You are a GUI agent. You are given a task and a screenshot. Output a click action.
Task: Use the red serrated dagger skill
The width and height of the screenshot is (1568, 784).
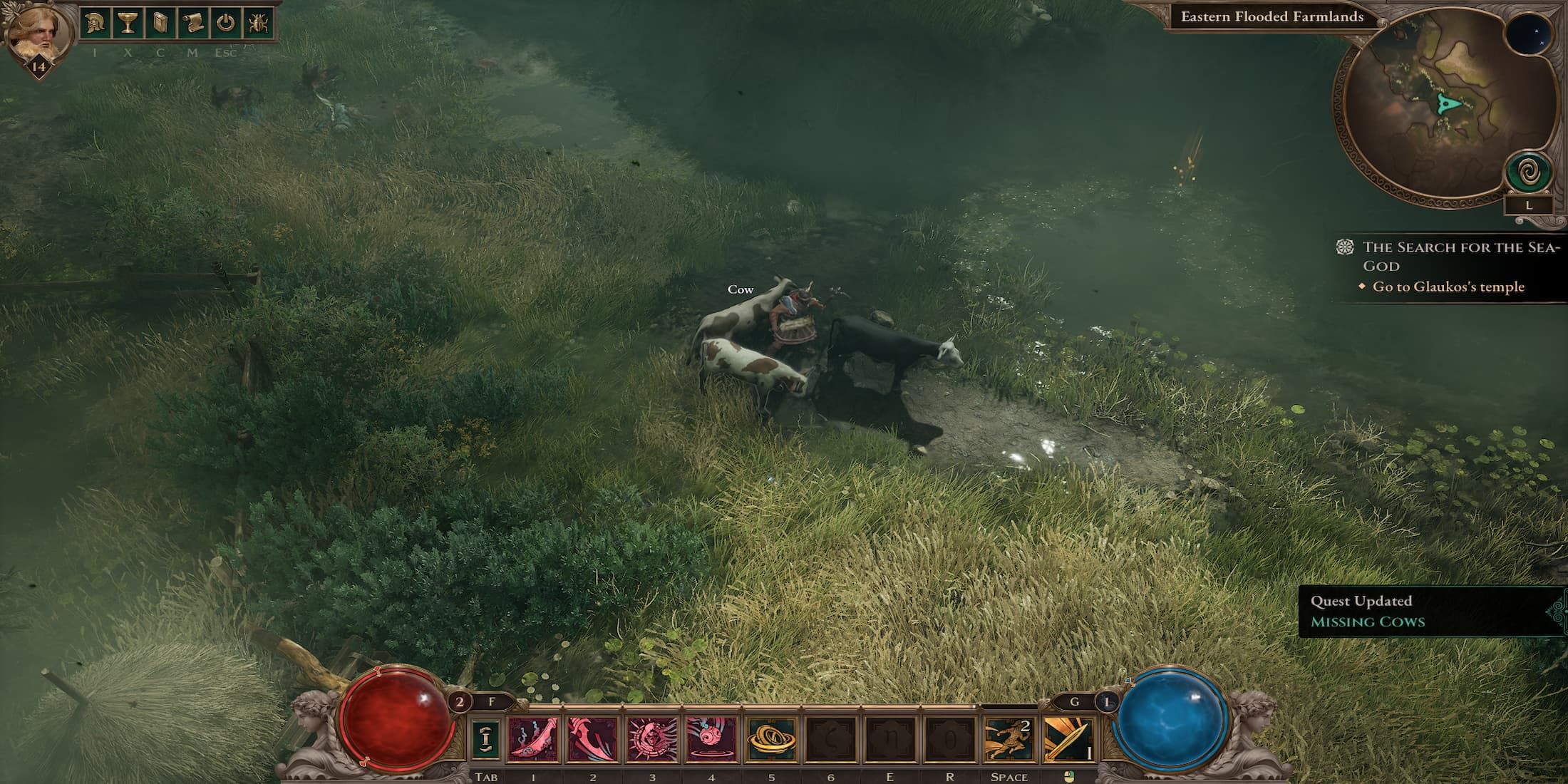point(592,739)
